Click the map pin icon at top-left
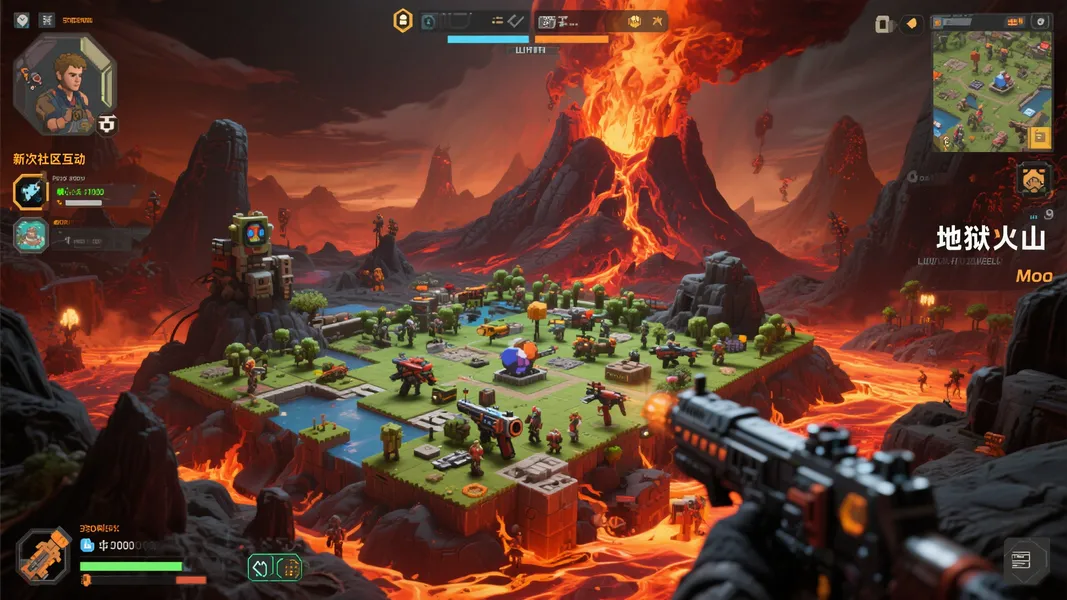Viewport: 1067px width, 600px height. point(22,19)
